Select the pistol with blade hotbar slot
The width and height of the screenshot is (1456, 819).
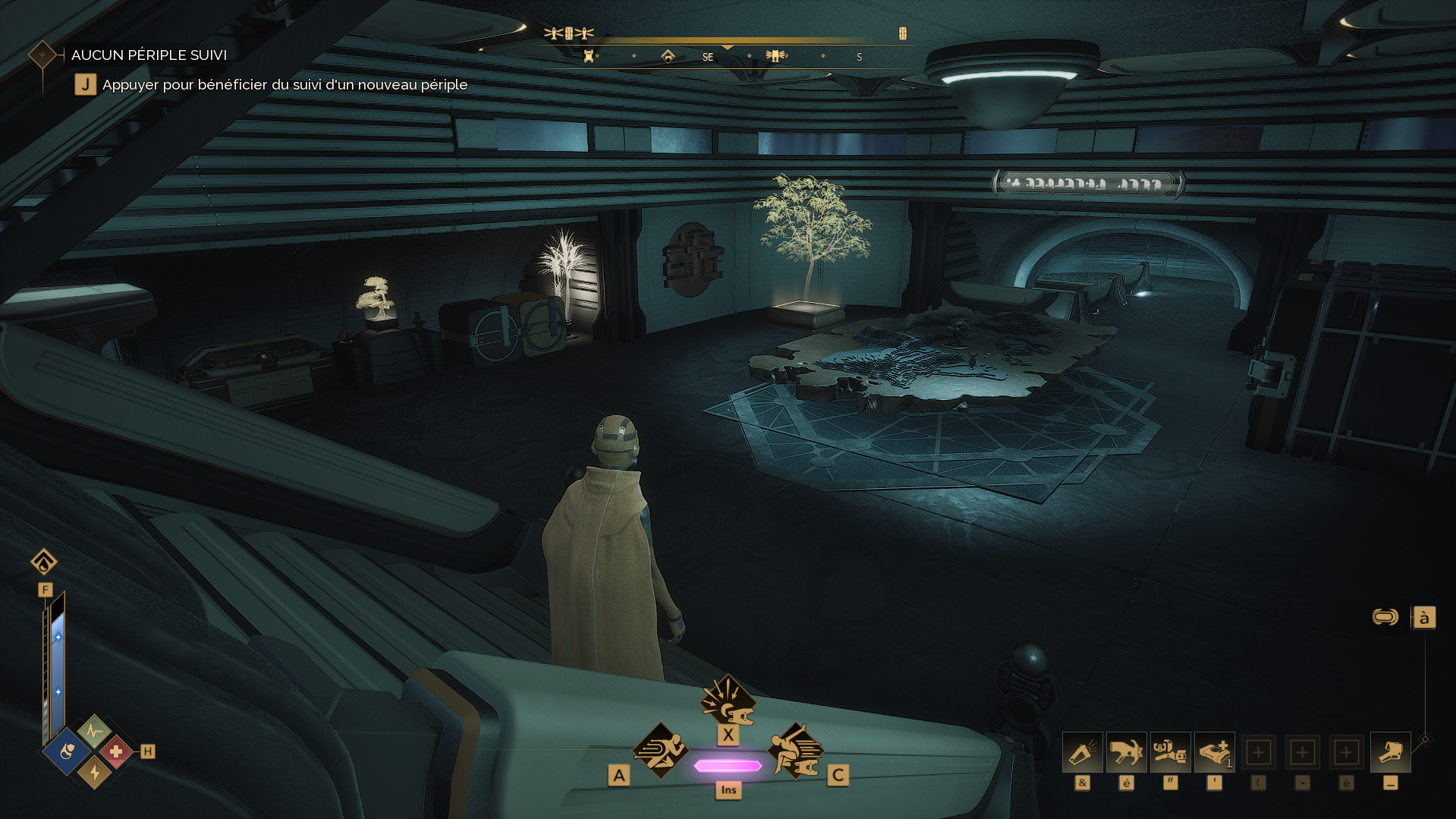click(x=1127, y=753)
